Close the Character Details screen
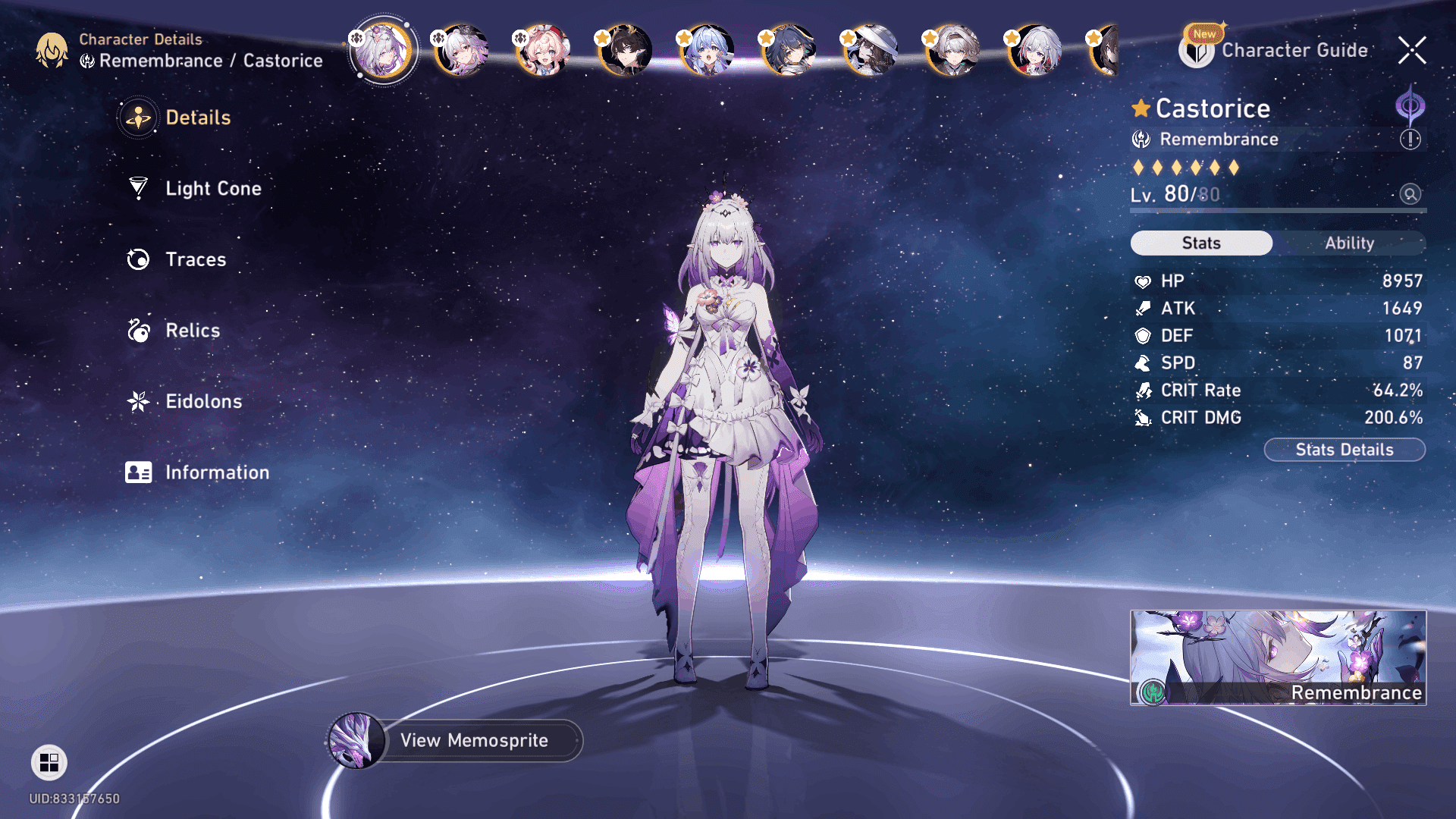1456x819 pixels. 1412,50
